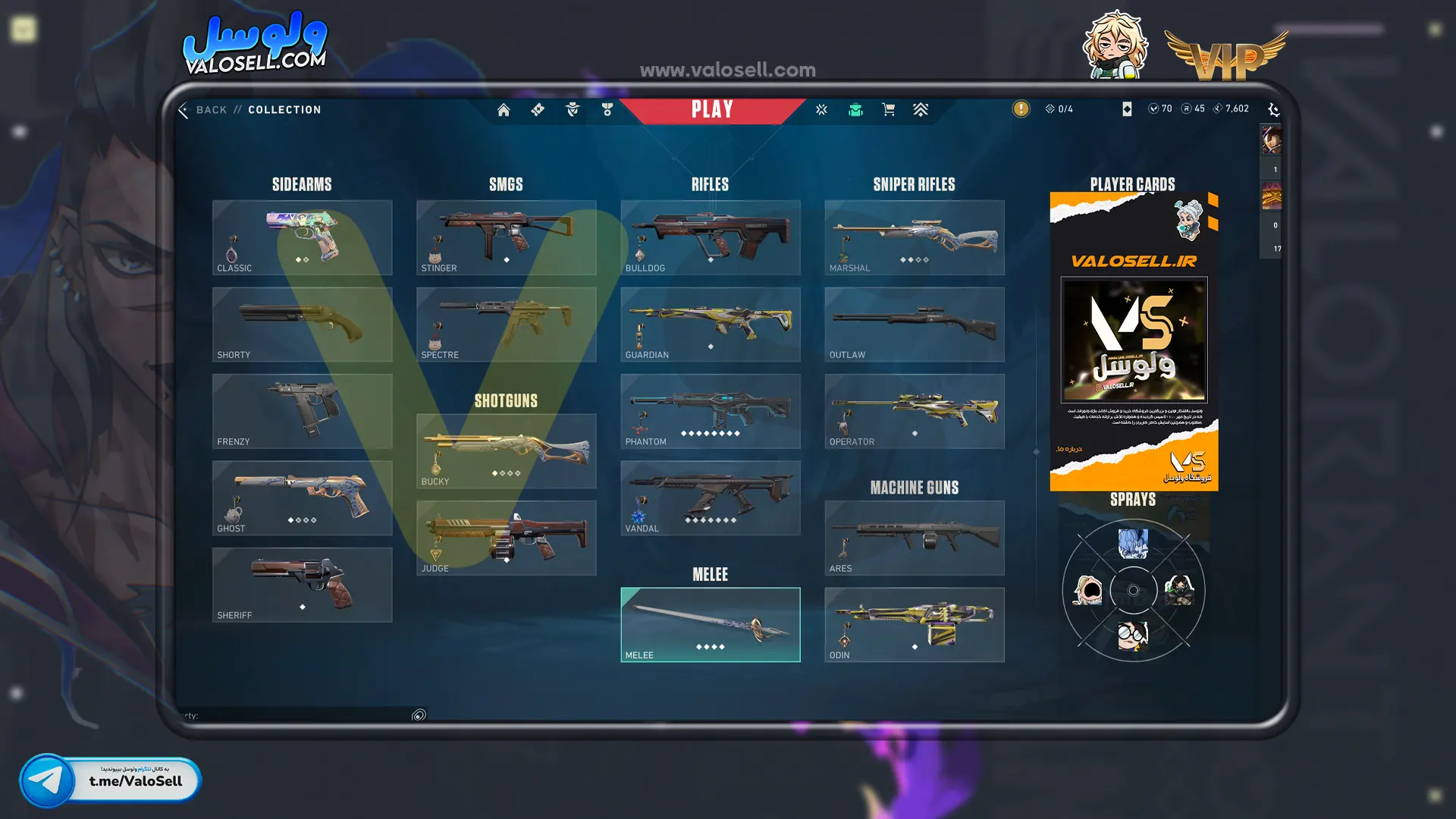Select the Classic sidearm slot
Screen dimensions: 1456x819
pyautogui.click(x=302, y=237)
